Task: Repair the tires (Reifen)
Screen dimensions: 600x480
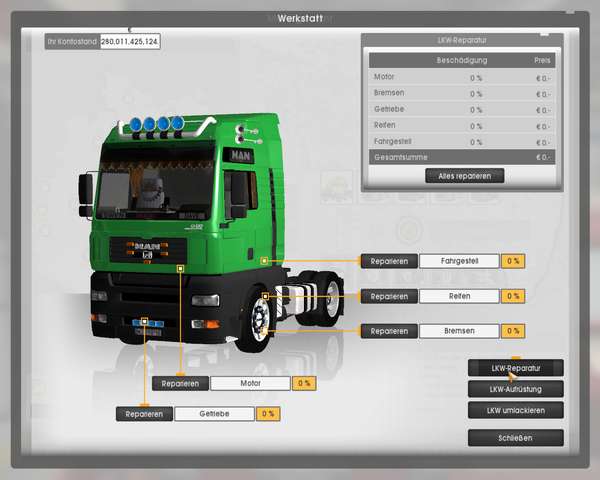Action: (389, 296)
